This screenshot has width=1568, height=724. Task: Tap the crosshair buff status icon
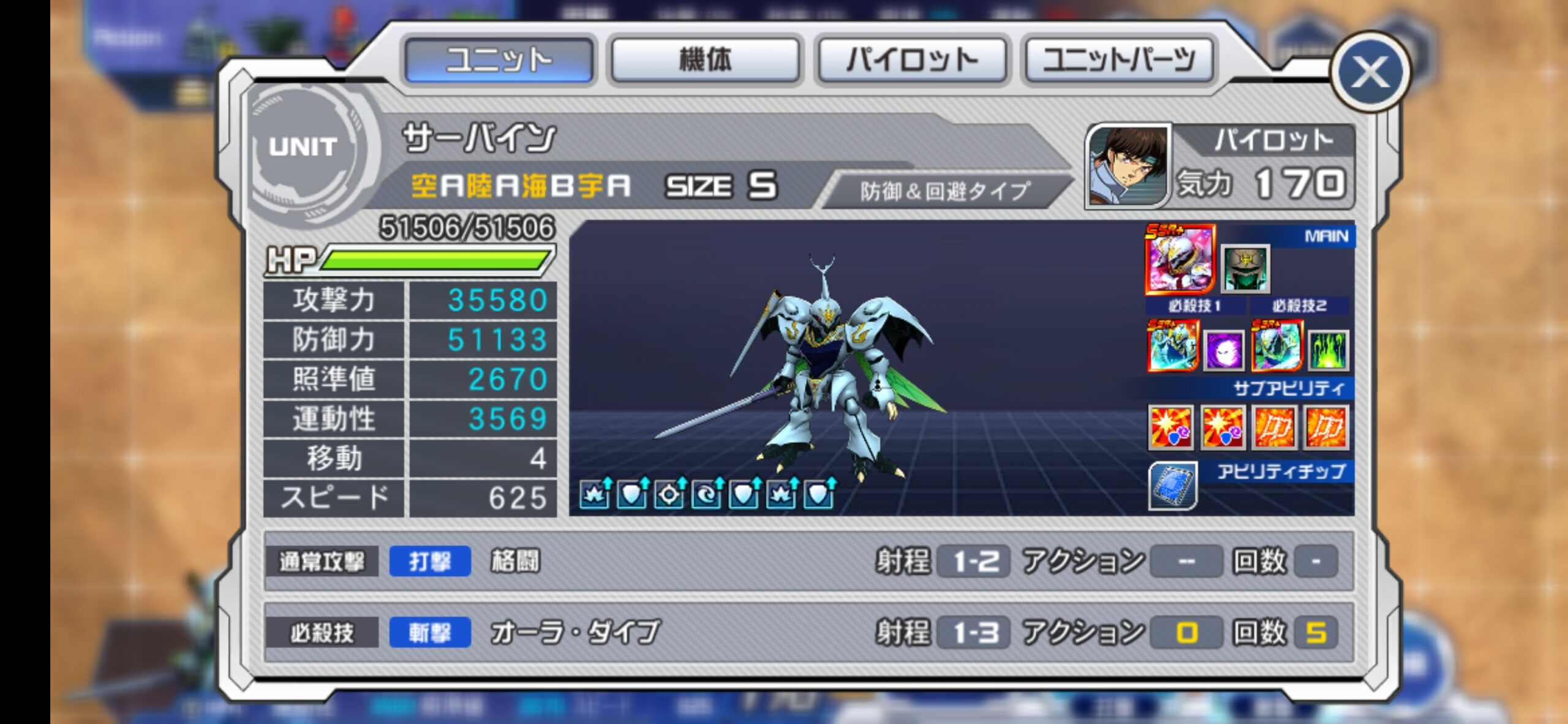pos(669,494)
